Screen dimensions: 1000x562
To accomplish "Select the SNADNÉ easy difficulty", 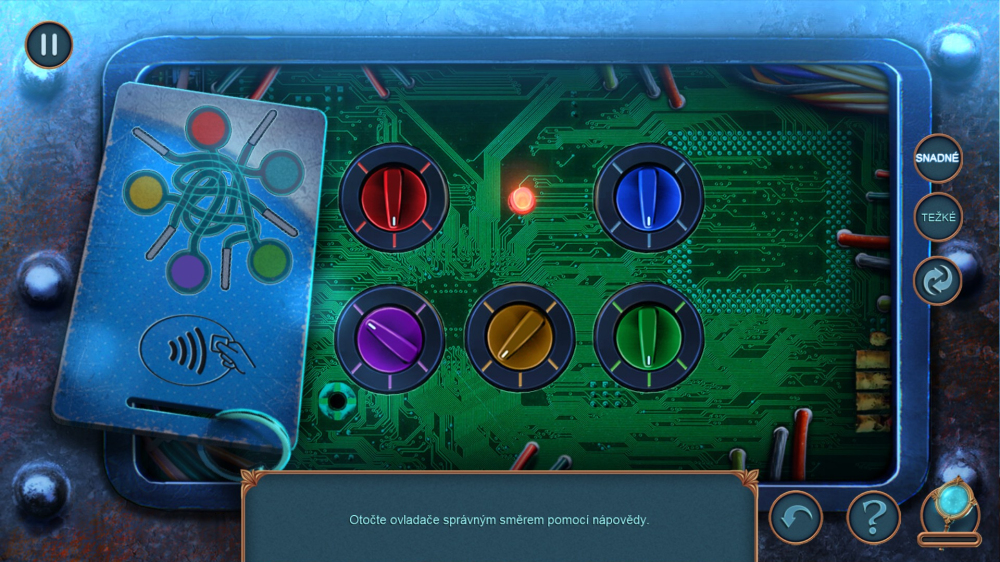I will pos(938,158).
